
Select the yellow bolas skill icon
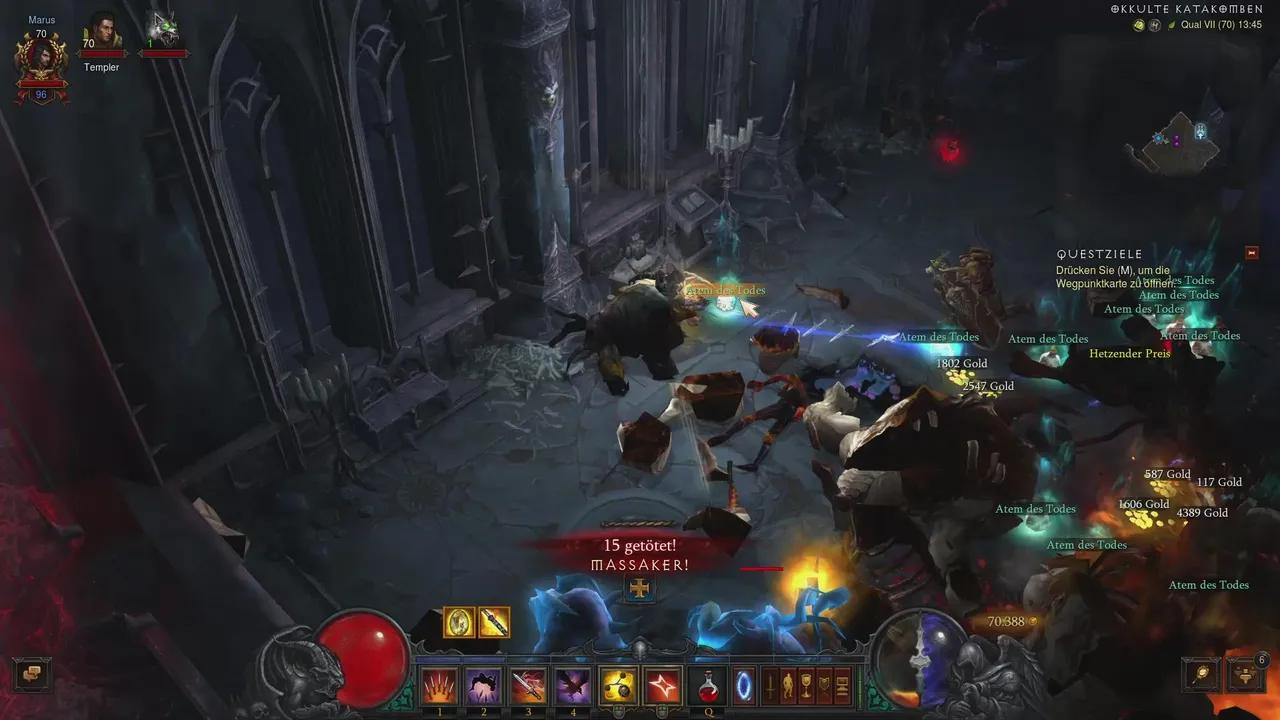(x=618, y=685)
